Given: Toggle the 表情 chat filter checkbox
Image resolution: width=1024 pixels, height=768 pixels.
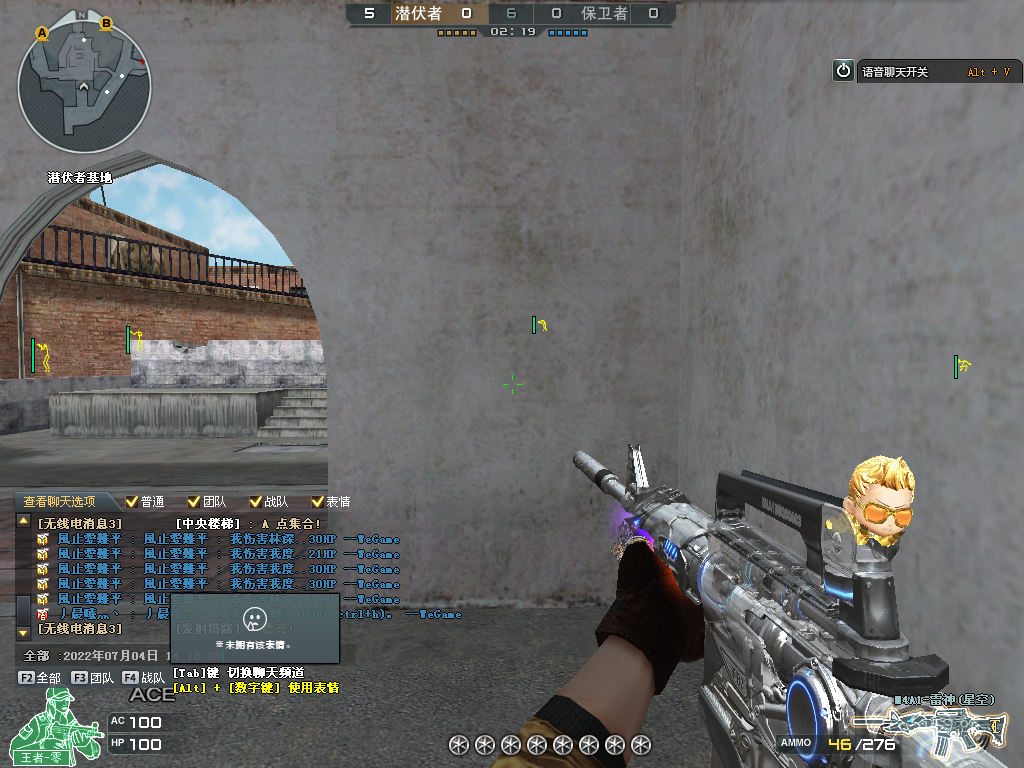Looking at the screenshot, I should 317,502.
